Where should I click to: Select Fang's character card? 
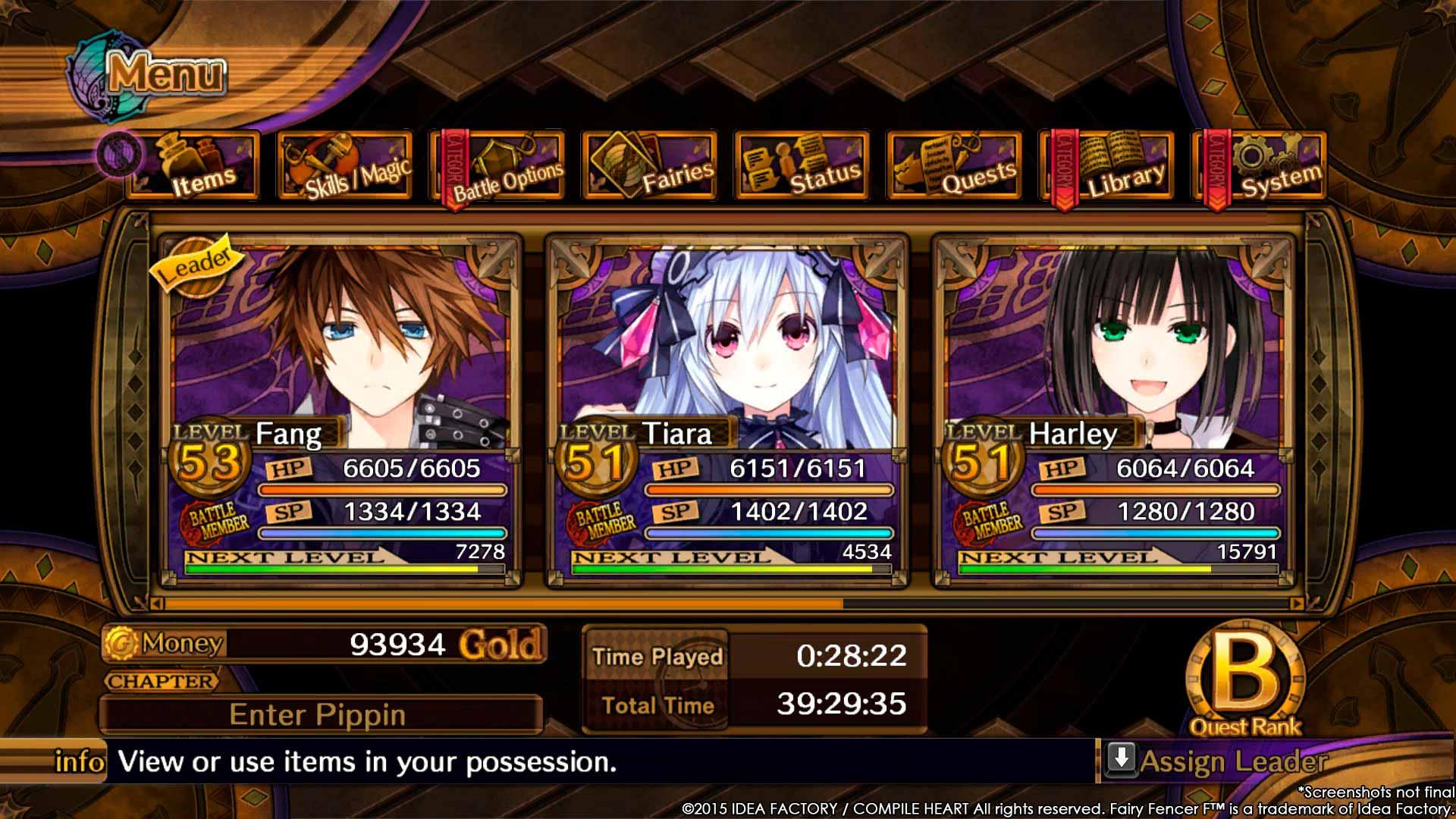point(340,409)
